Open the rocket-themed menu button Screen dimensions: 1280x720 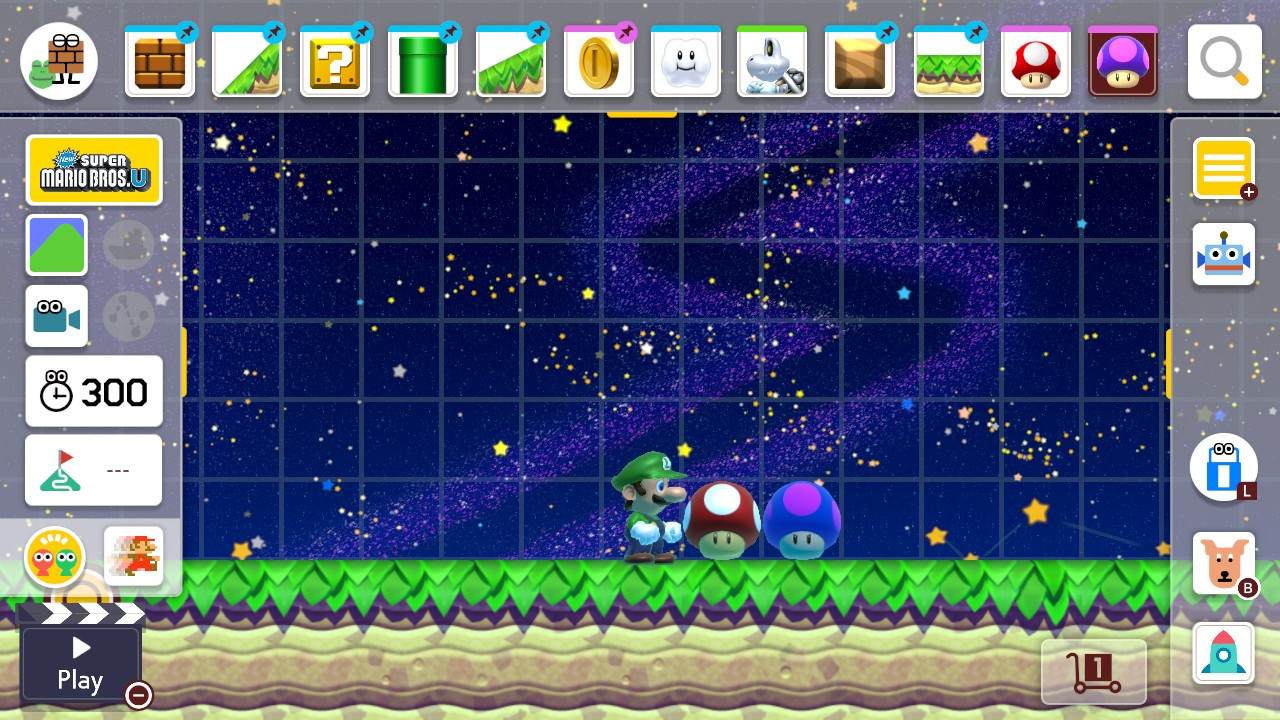[1223, 652]
